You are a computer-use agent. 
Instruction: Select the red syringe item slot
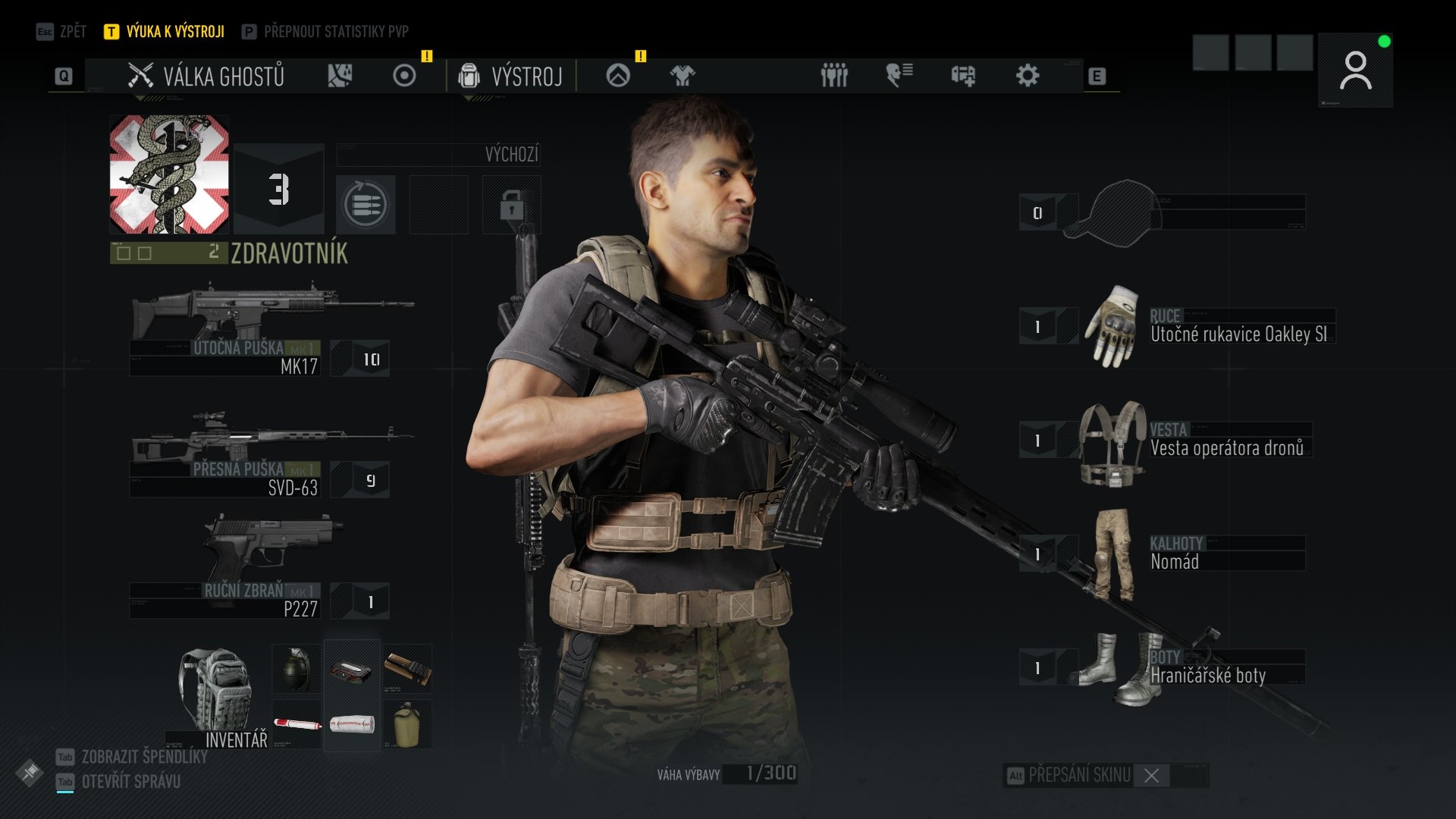click(297, 725)
